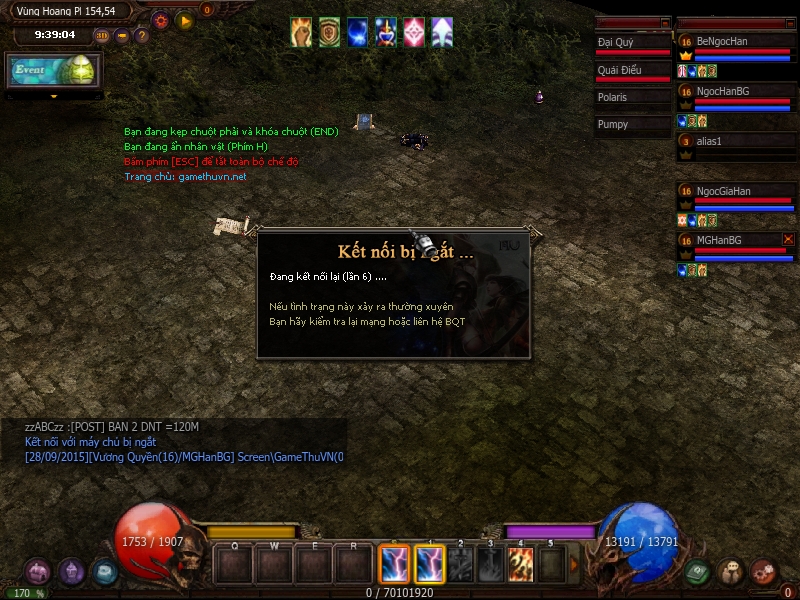Select Pumpy in the list
This screenshot has width=800, height=600.
[632, 125]
